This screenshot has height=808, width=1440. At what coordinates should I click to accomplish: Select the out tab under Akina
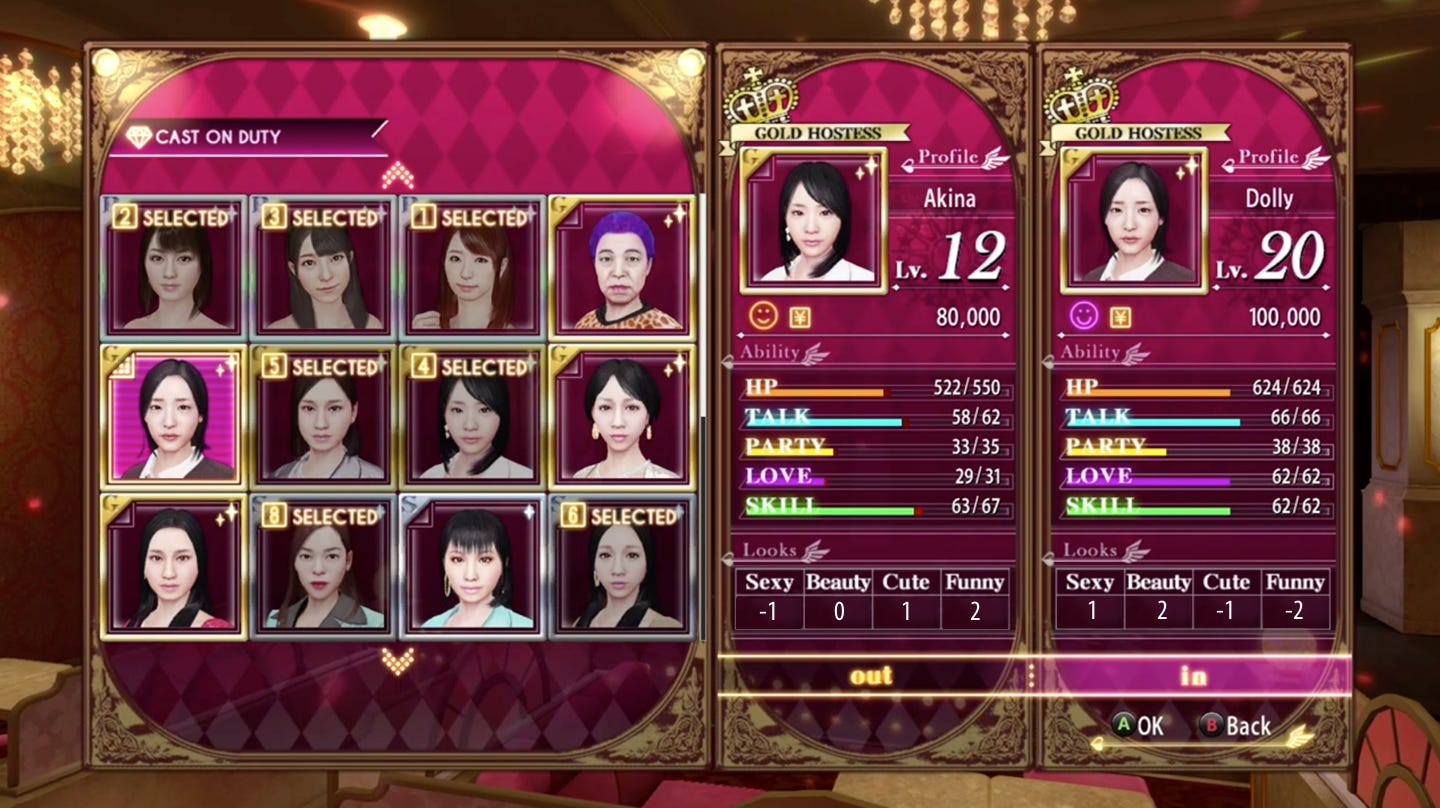click(872, 677)
